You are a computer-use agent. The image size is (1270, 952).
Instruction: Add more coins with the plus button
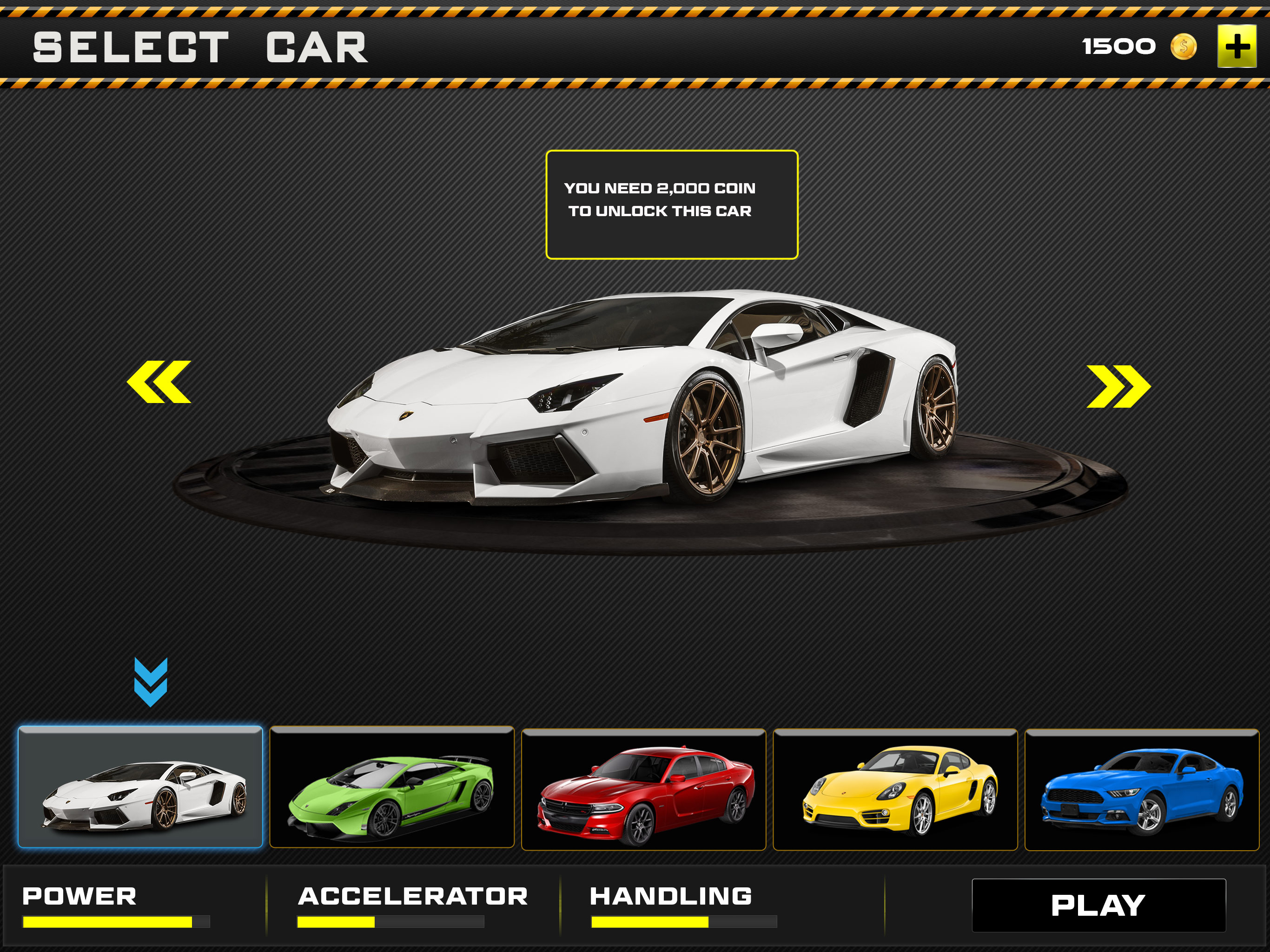tap(1237, 46)
